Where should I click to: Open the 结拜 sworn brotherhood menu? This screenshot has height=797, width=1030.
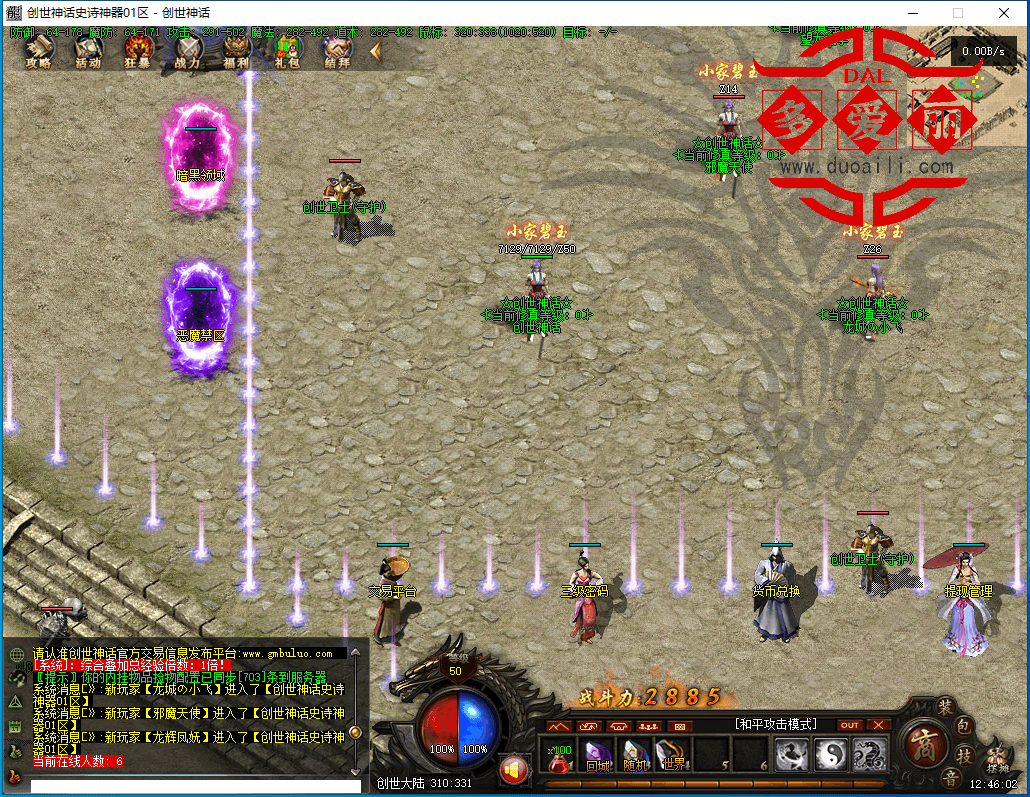337,51
